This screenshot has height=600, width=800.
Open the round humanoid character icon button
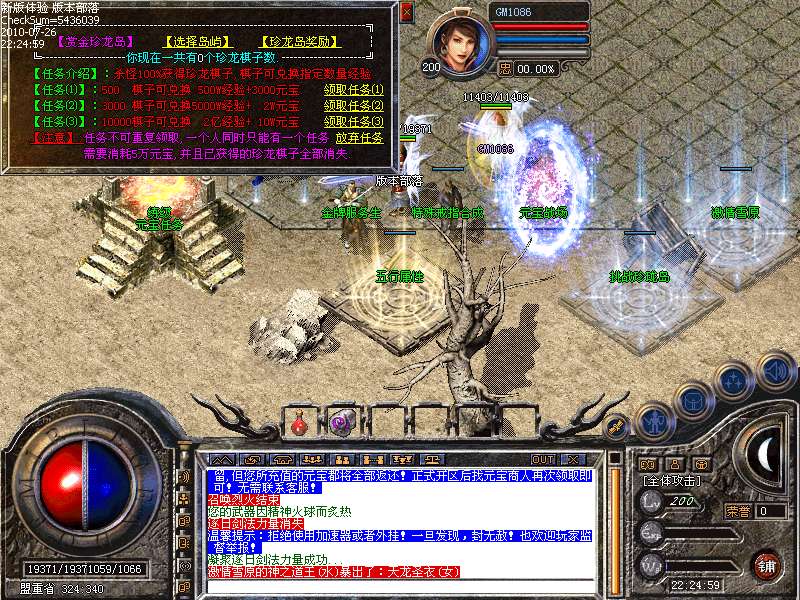[x=654, y=421]
